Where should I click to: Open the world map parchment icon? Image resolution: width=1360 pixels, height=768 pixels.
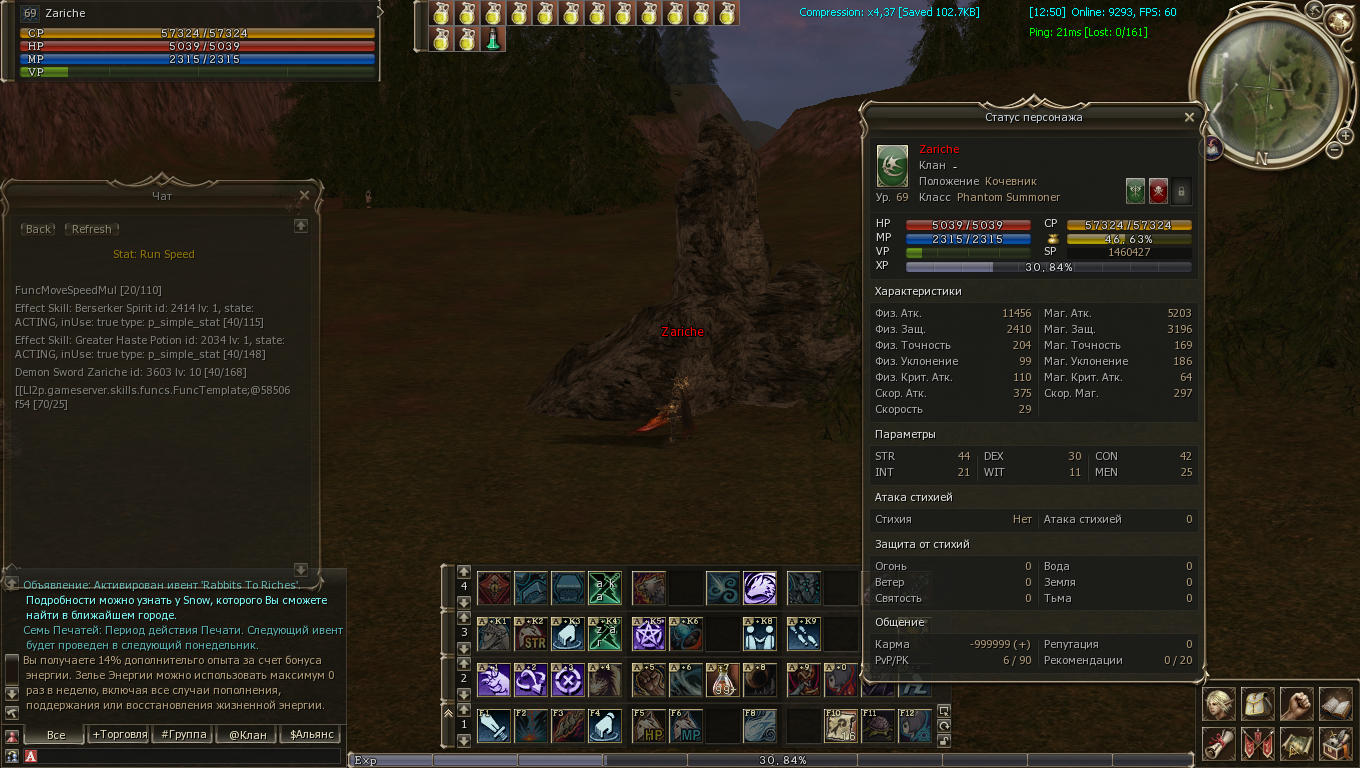click(x=1297, y=743)
